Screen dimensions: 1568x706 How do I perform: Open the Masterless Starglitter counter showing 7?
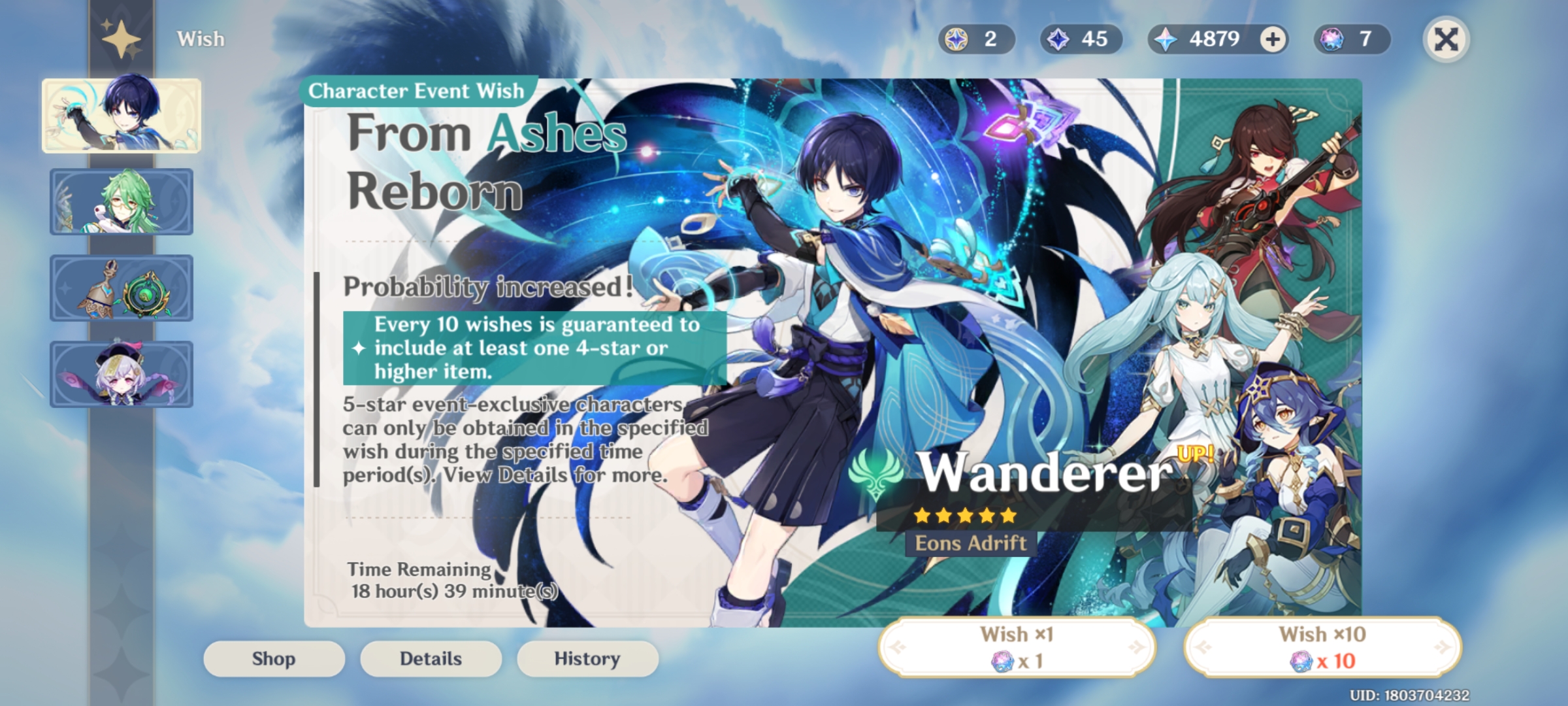tap(1349, 39)
